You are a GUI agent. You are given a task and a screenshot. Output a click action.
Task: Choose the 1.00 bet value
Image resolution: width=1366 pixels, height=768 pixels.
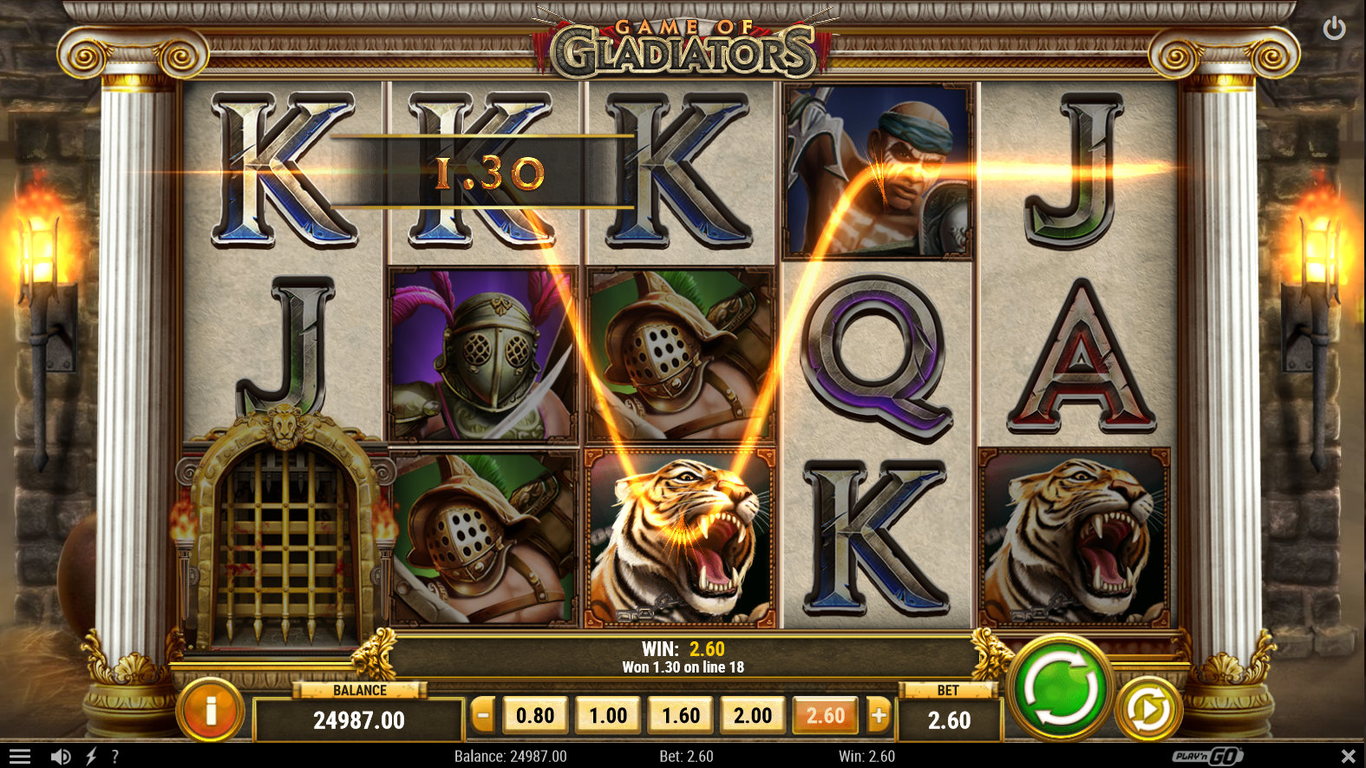[608, 715]
